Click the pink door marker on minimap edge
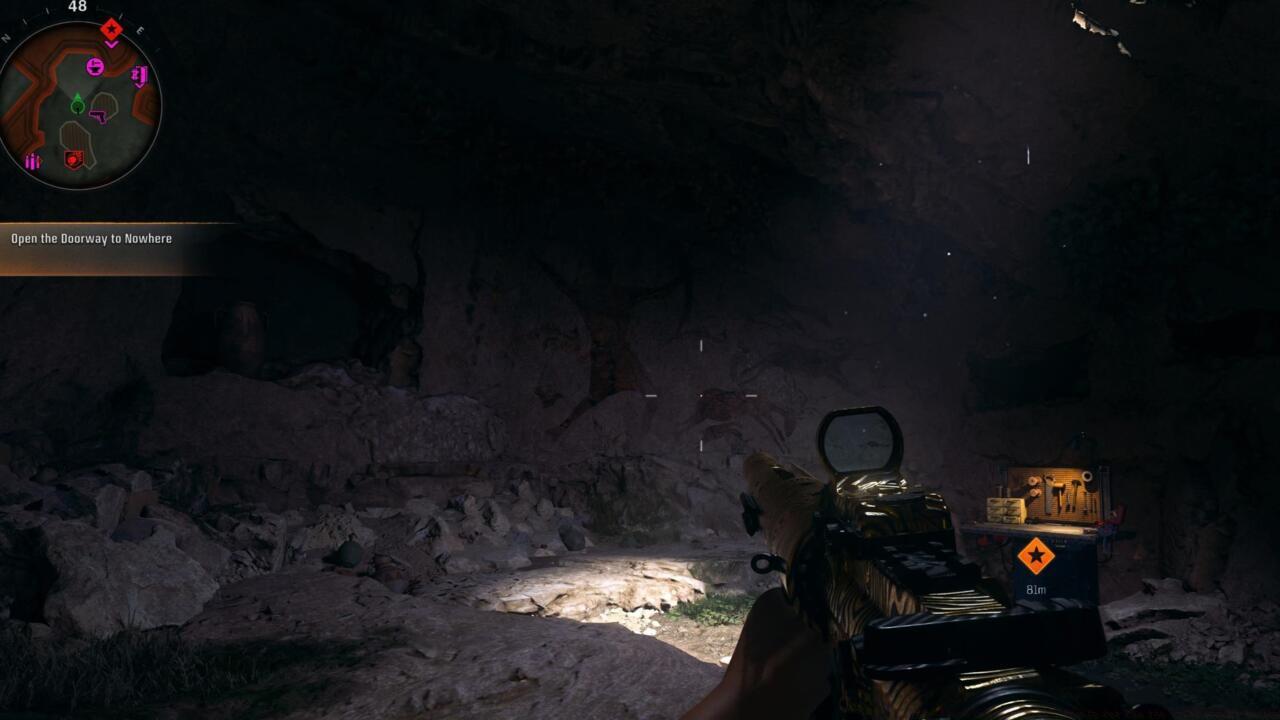 (x=140, y=75)
